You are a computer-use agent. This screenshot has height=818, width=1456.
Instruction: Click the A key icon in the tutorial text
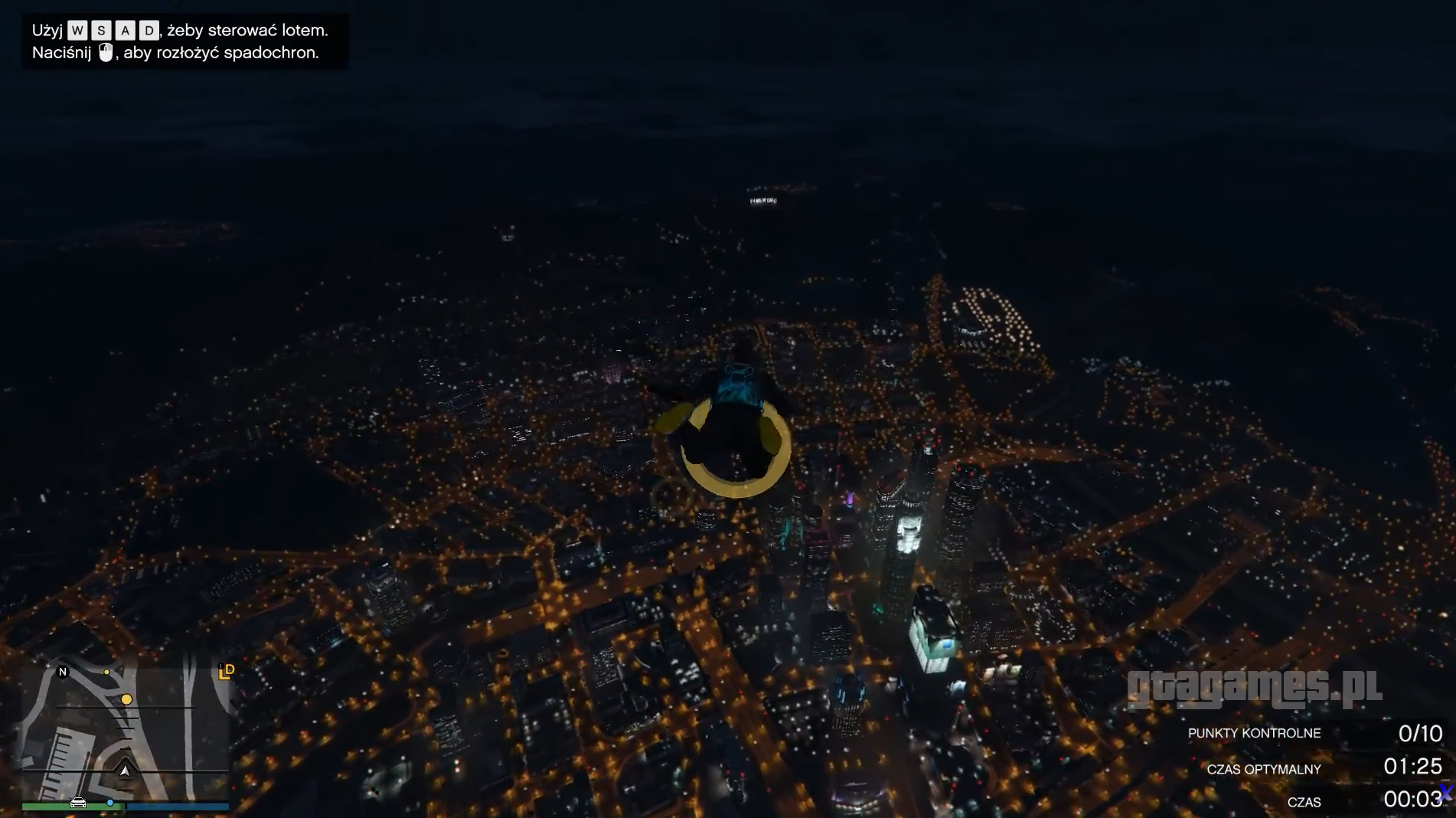point(126,31)
